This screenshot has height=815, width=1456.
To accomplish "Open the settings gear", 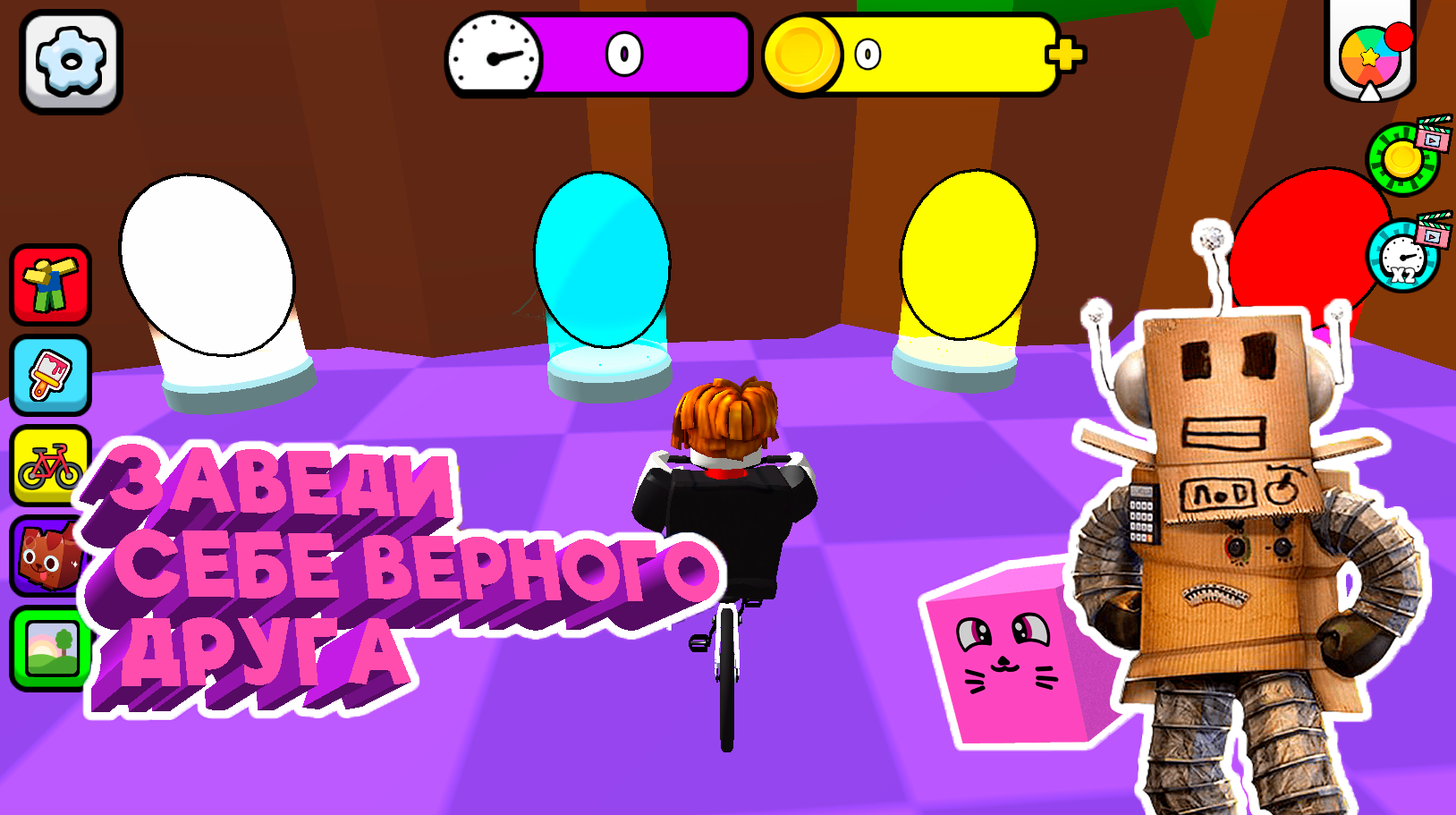I will click(x=70, y=58).
